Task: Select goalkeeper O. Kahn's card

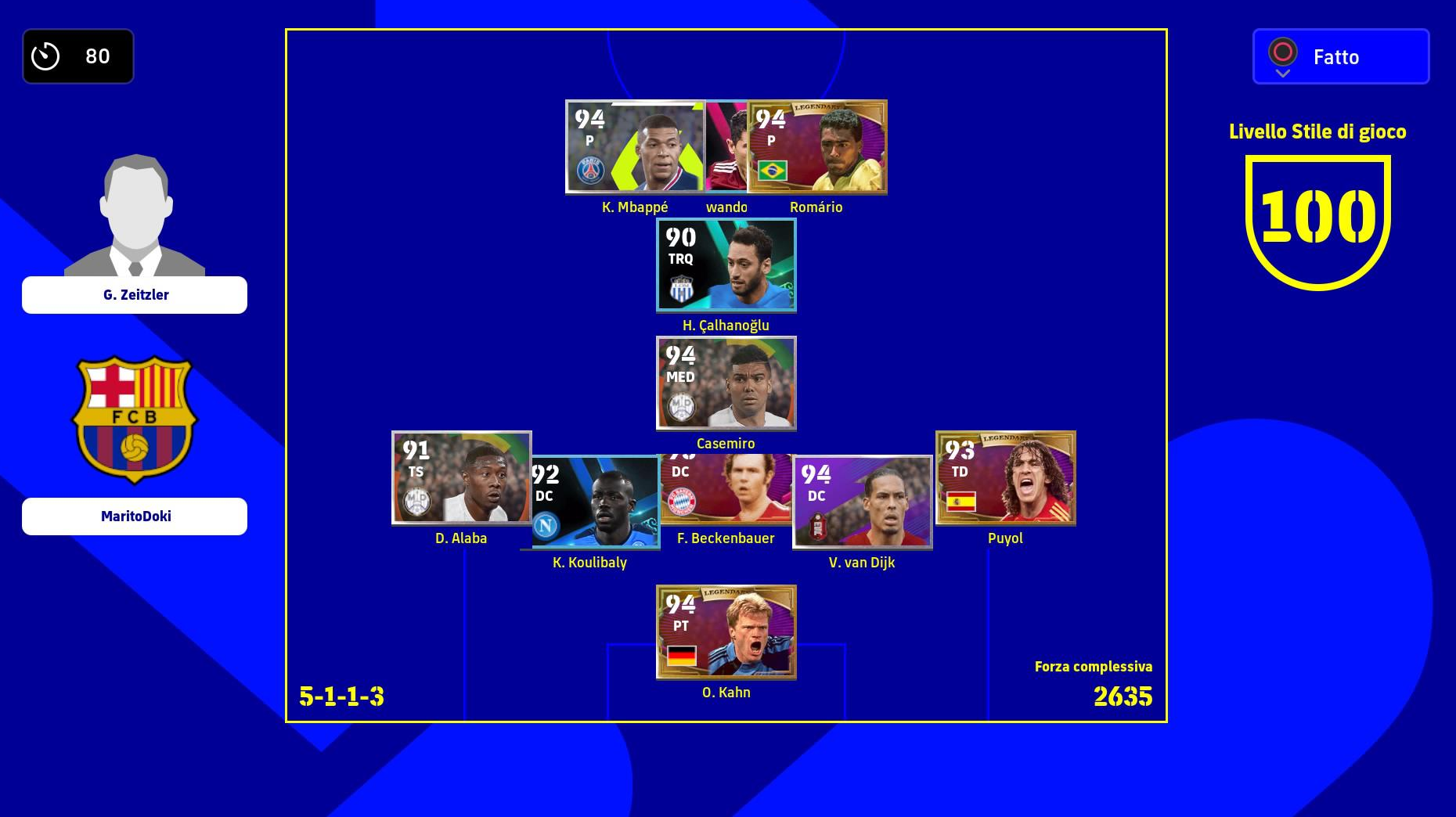Action: pos(726,632)
